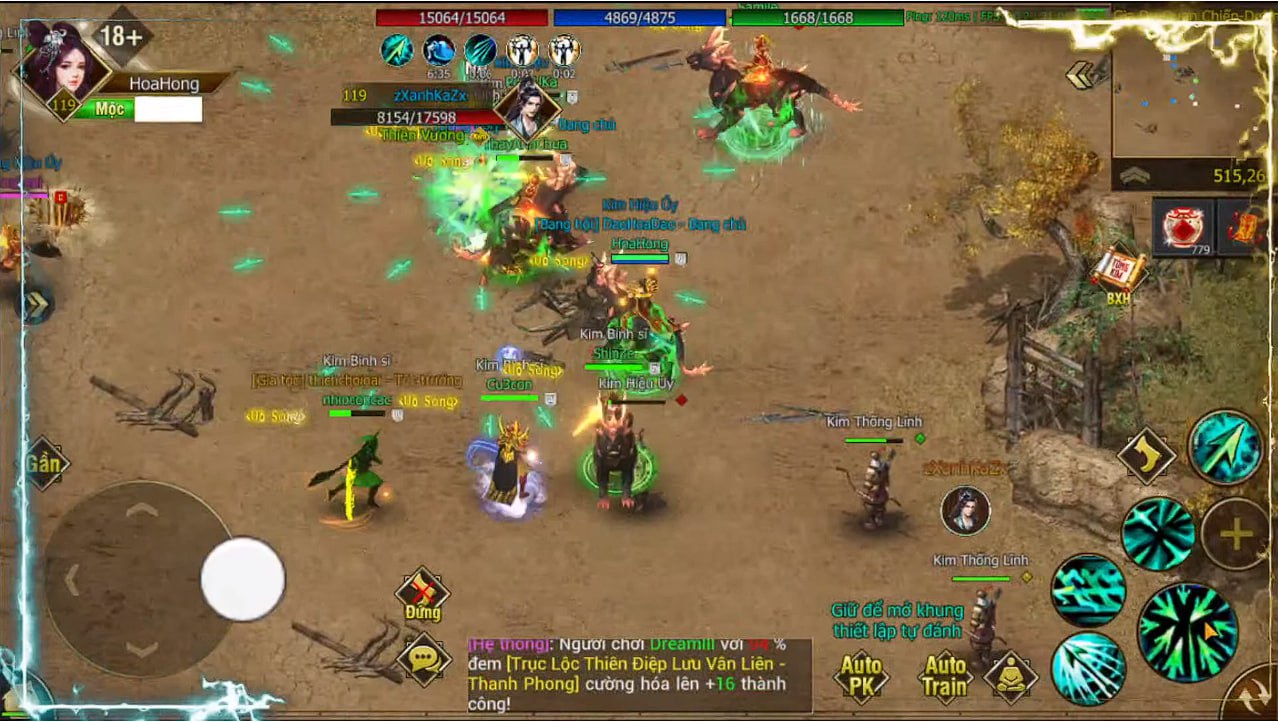1278x722 pixels.
Task: Open the chat speech bubble button
Action: 422,658
